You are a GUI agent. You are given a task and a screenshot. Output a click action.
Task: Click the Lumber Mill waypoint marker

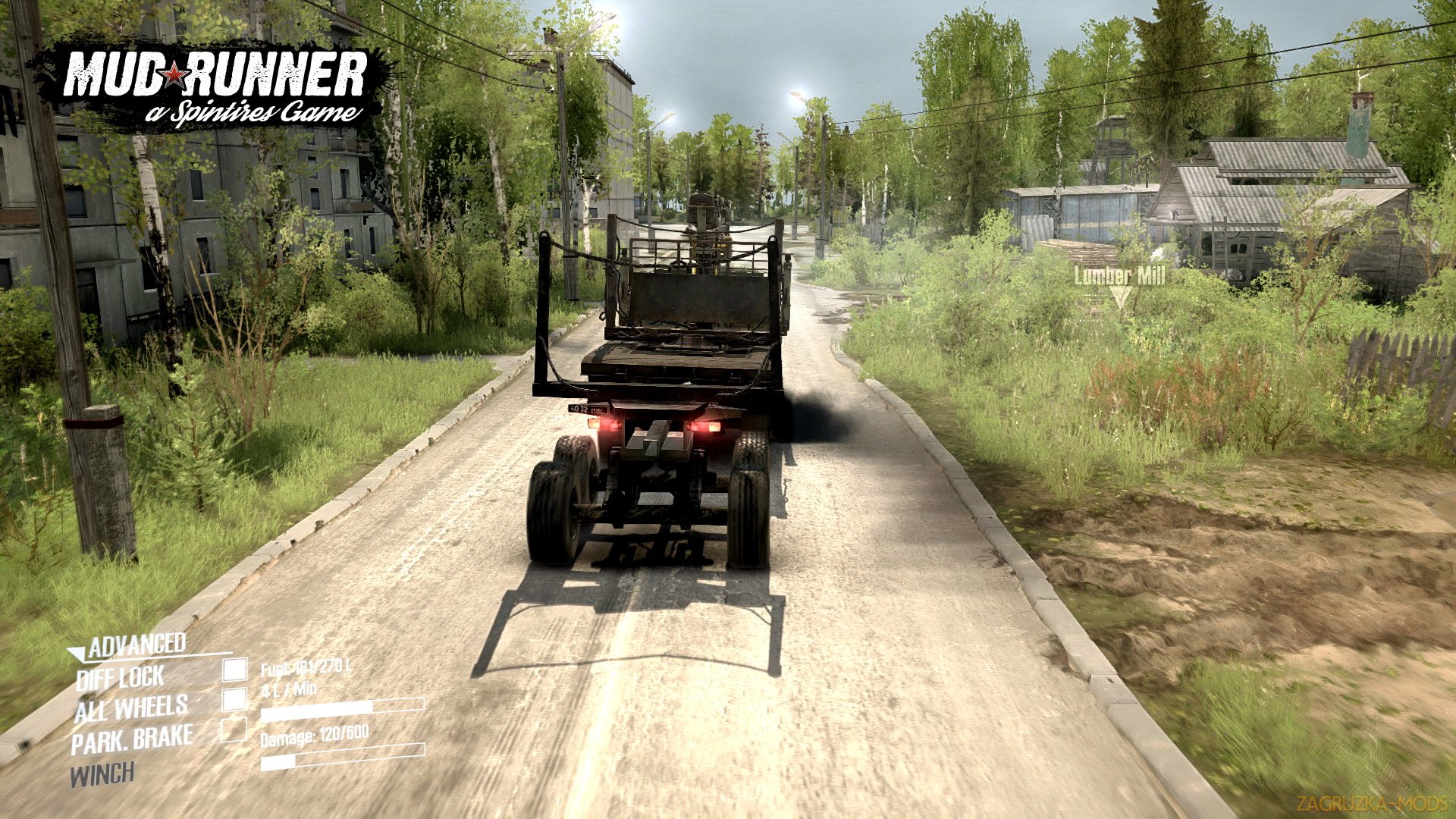tap(1121, 297)
